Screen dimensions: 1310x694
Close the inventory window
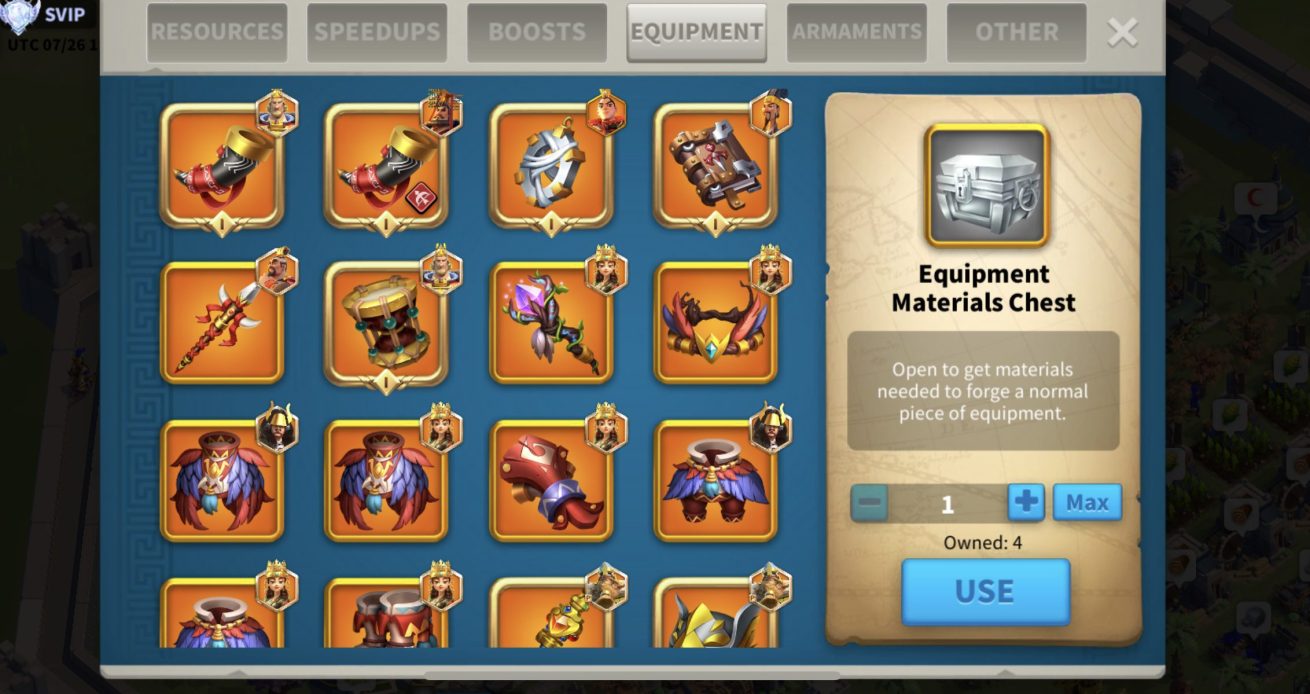[1122, 33]
